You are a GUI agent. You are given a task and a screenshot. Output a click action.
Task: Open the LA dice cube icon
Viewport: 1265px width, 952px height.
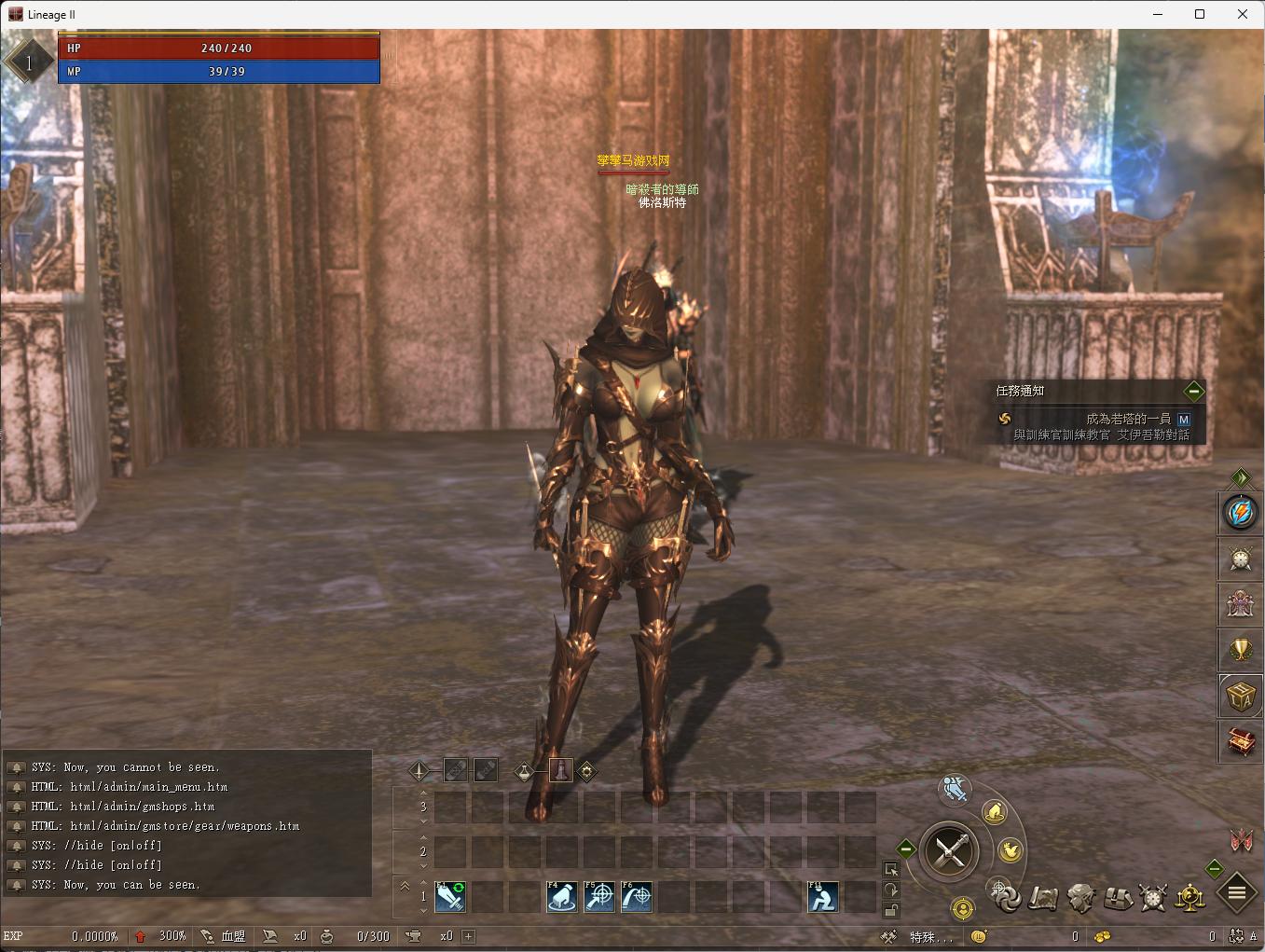(1241, 696)
